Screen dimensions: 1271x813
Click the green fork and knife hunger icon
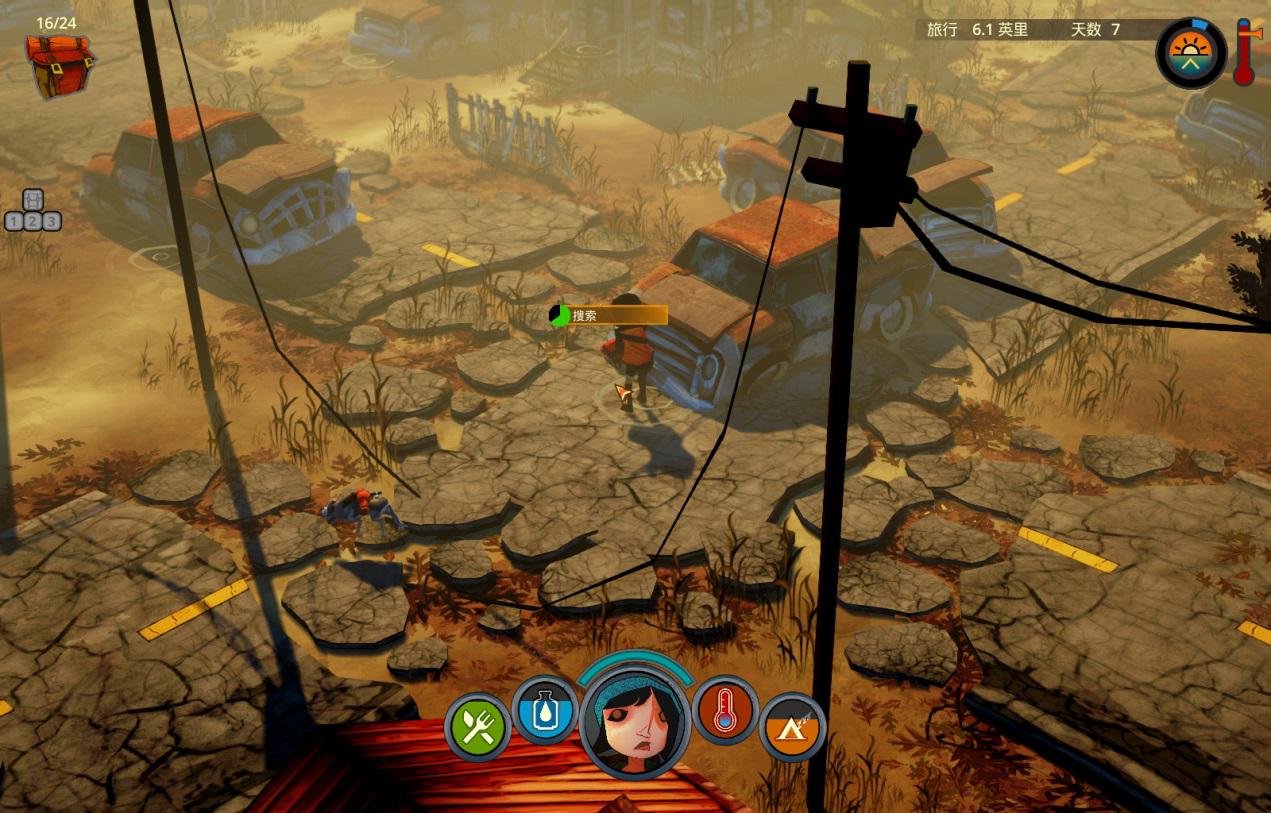click(x=478, y=727)
